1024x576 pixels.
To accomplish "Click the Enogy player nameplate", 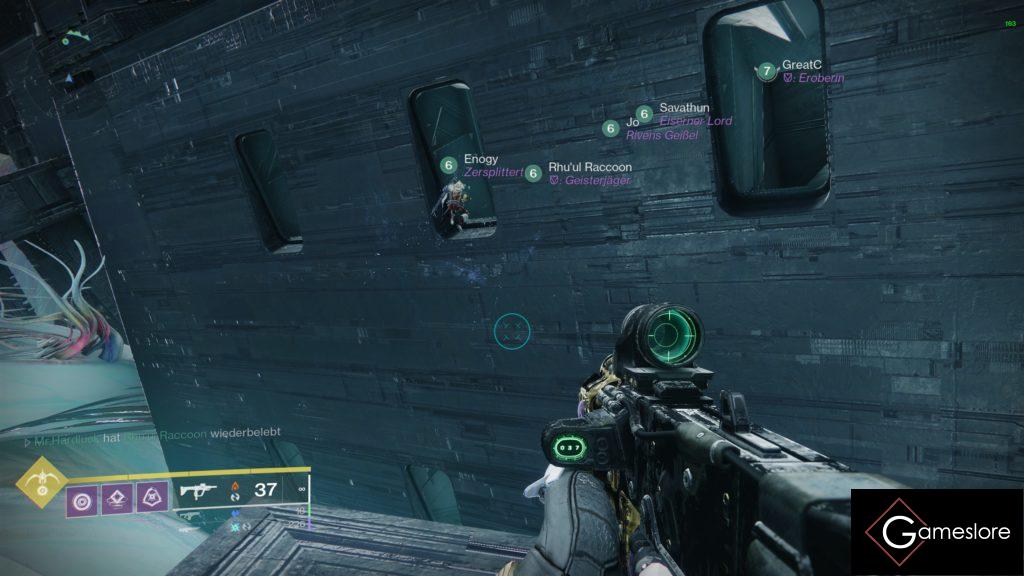I will tap(480, 160).
